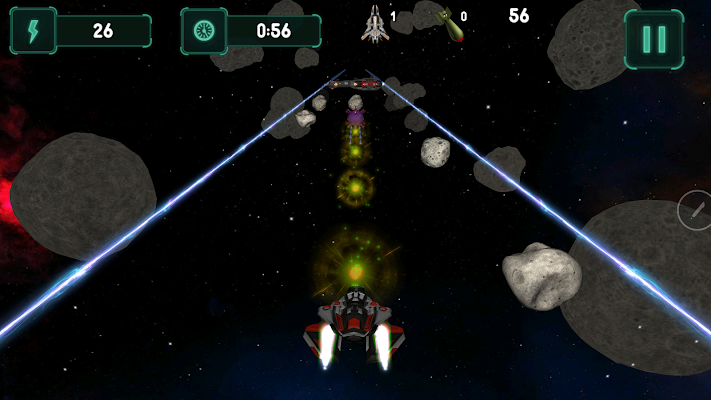Image resolution: width=711 pixels, height=400 pixels.
Task: Pause the game with the pause button
Action: point(654,39)
